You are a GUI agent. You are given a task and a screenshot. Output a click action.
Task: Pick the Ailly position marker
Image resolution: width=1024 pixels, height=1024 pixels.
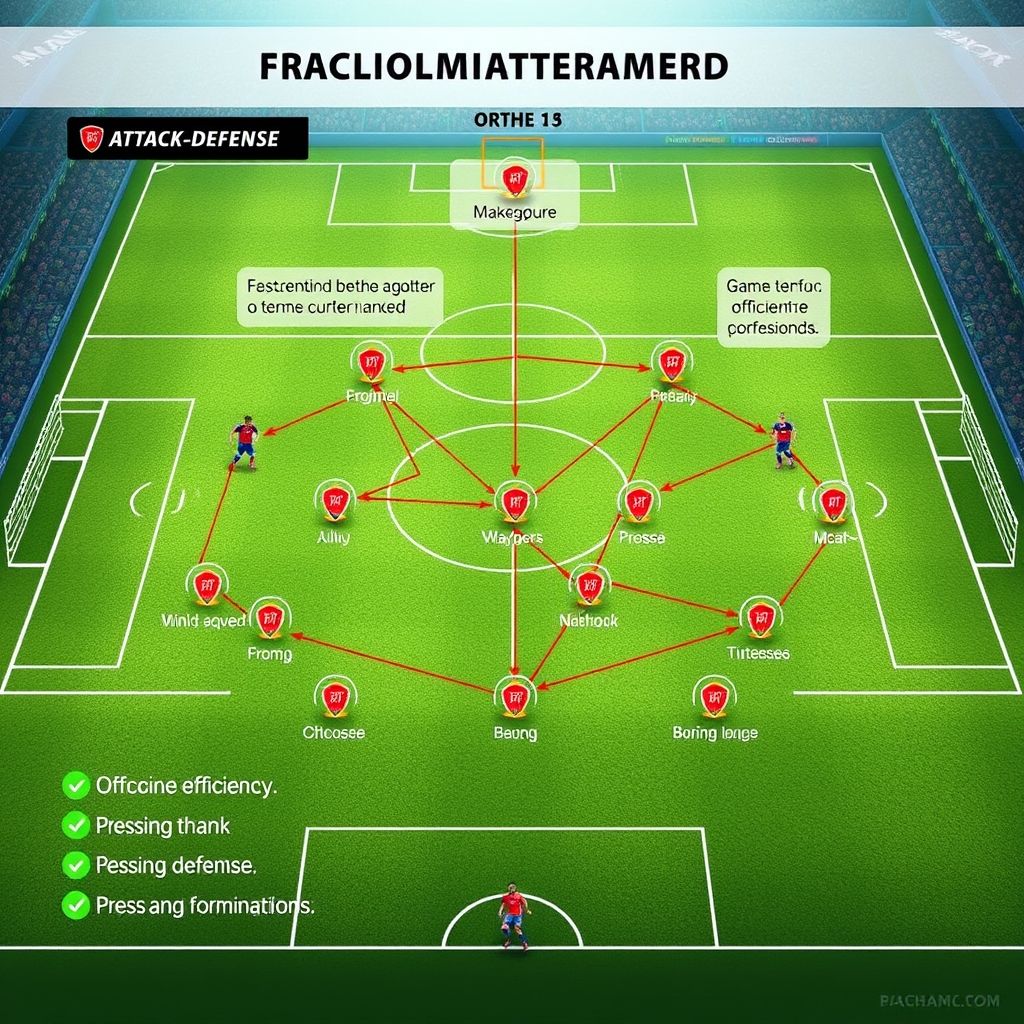[336, 501]
